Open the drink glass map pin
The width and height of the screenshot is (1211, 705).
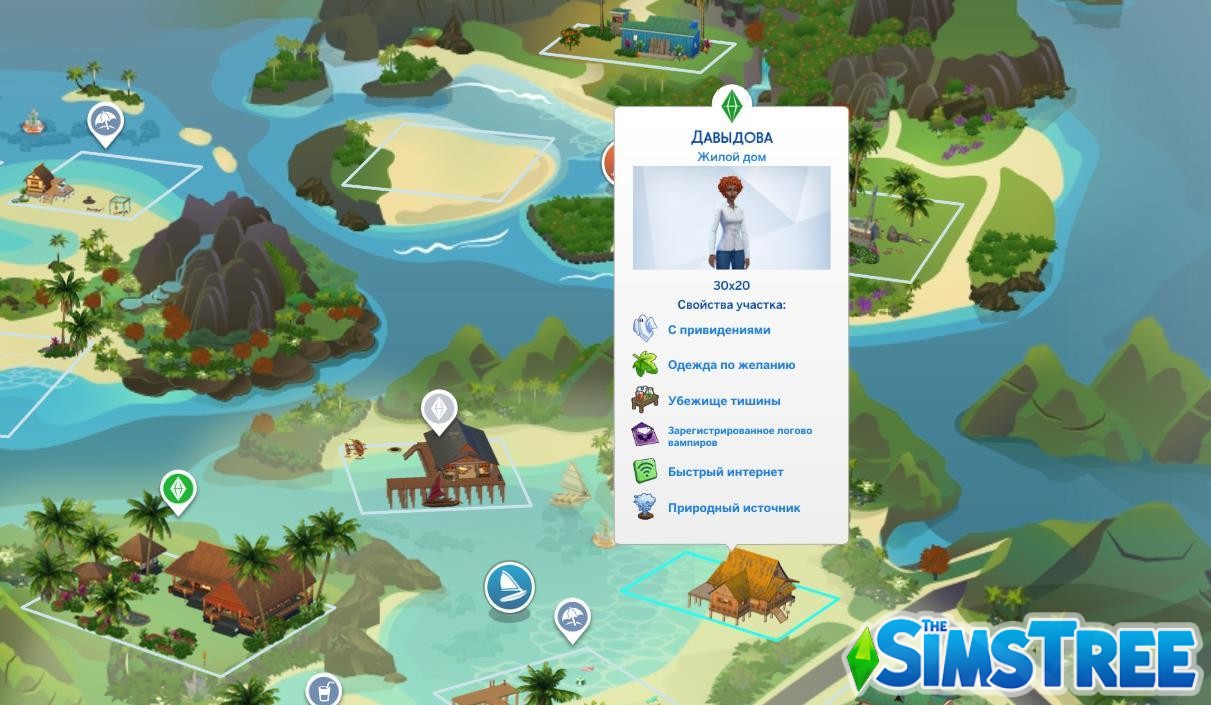tap(323, 691)
